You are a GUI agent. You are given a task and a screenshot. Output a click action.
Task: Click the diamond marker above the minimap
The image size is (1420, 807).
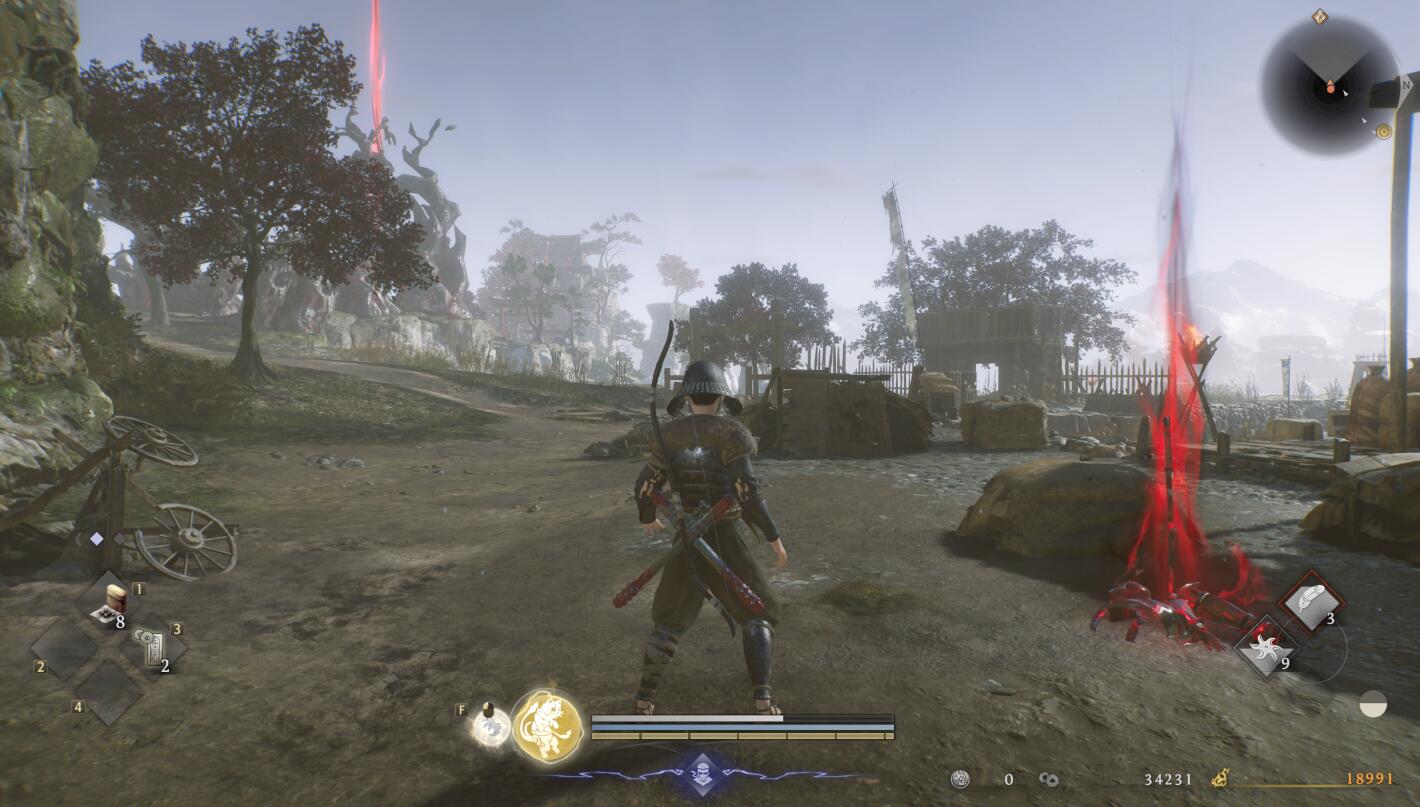tap(1319, 16)
